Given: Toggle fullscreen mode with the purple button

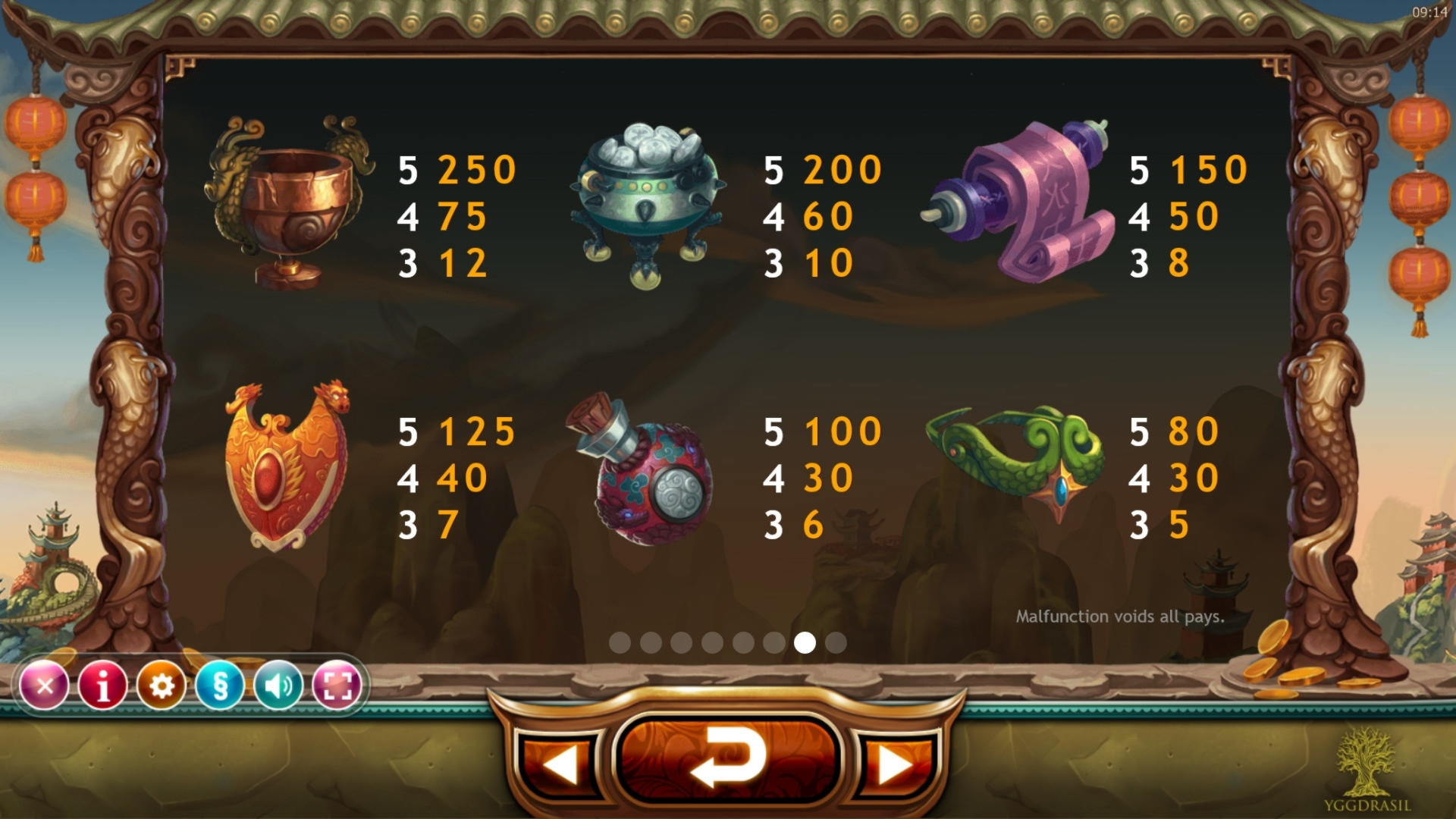Looking at the screenshot, I should click(337, 686).
